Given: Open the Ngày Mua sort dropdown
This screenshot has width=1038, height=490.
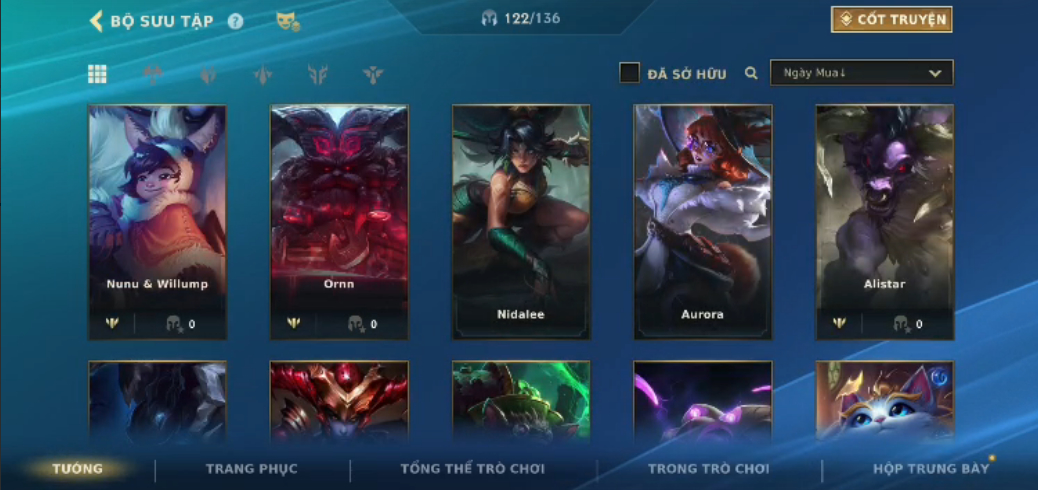Looking at the screenshot, I should pyautogui.click(x=861, y=73).
